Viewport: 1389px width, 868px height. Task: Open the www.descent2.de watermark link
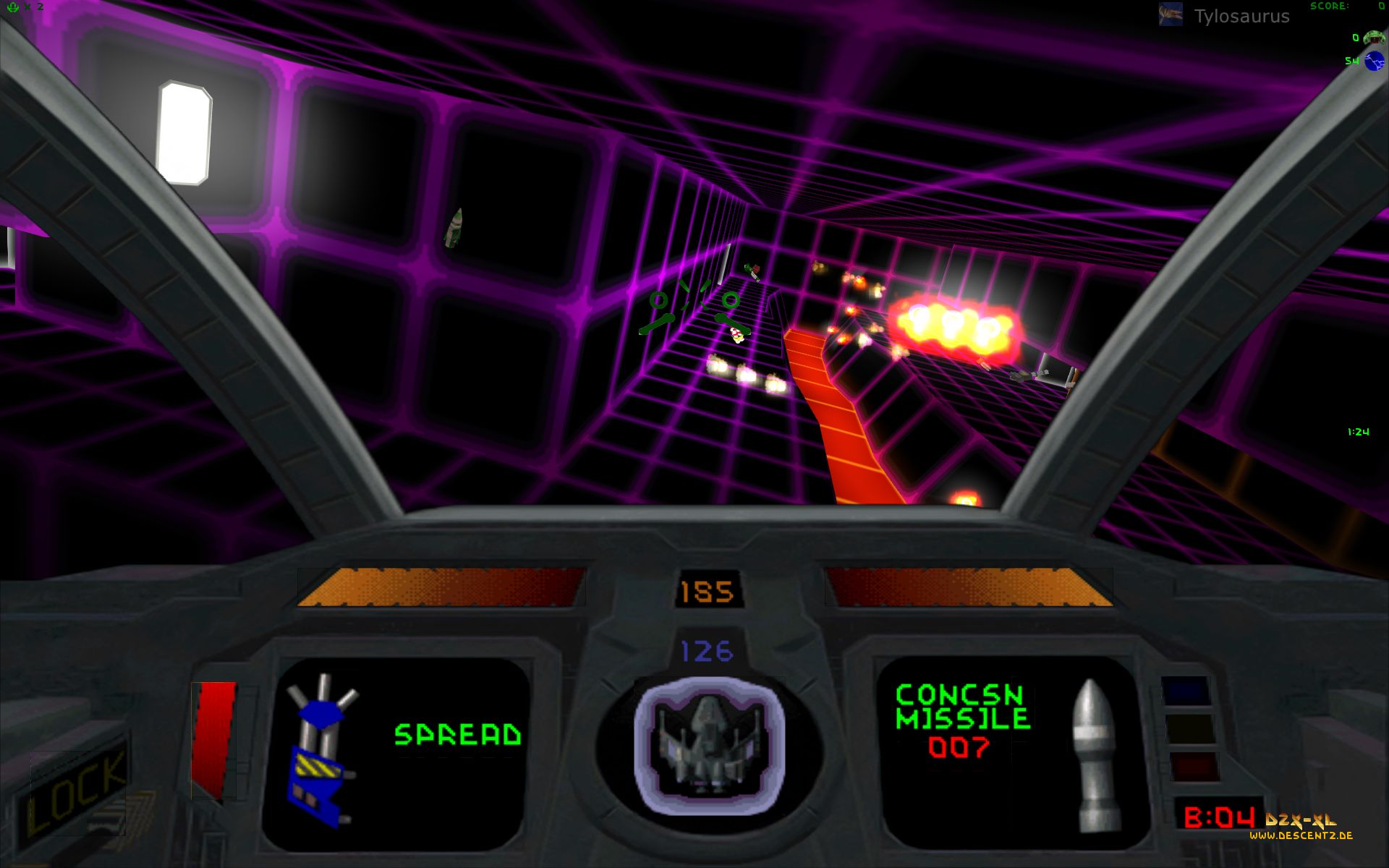click(x=1301, y=835)
